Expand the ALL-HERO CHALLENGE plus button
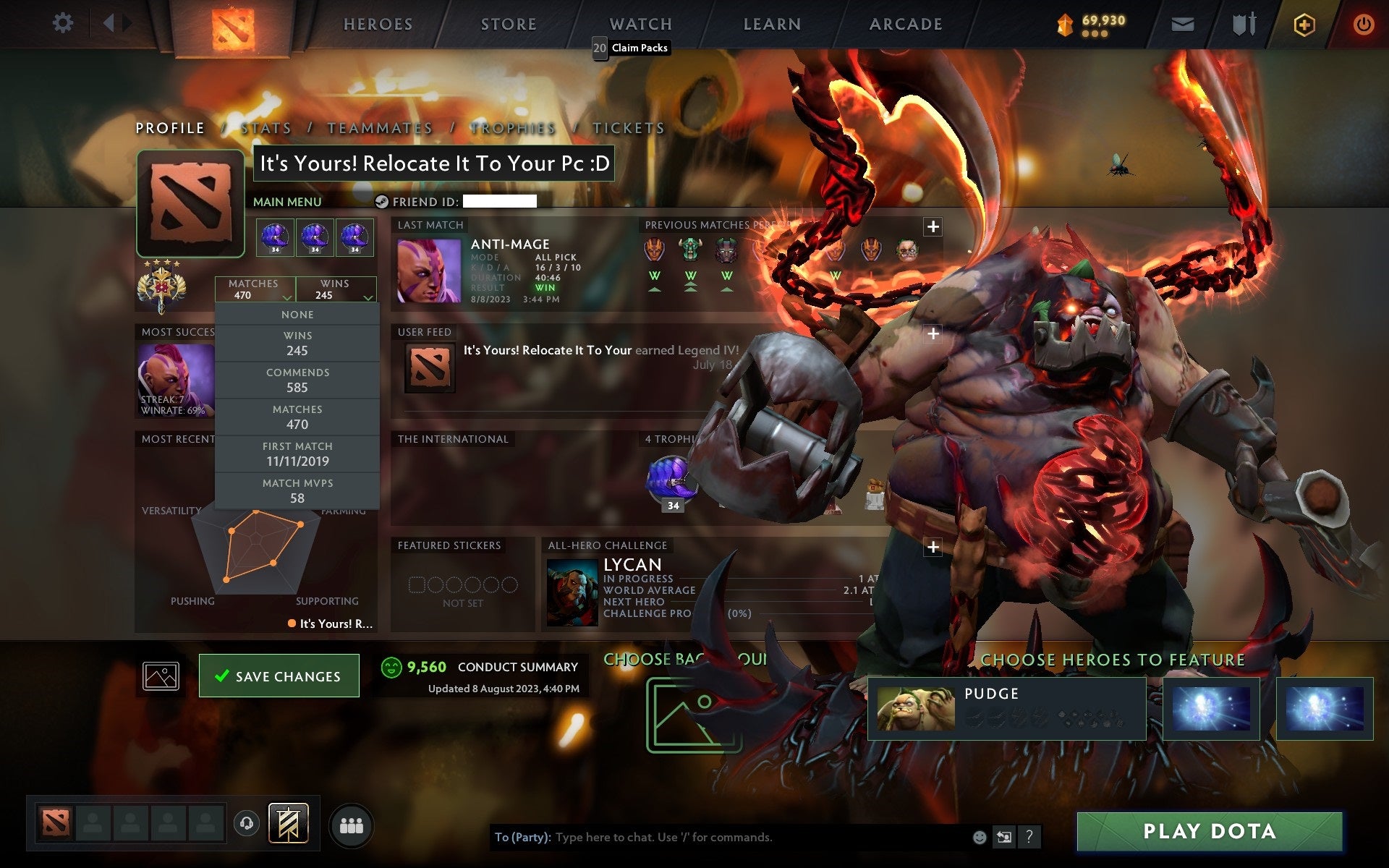 (933, 546)
